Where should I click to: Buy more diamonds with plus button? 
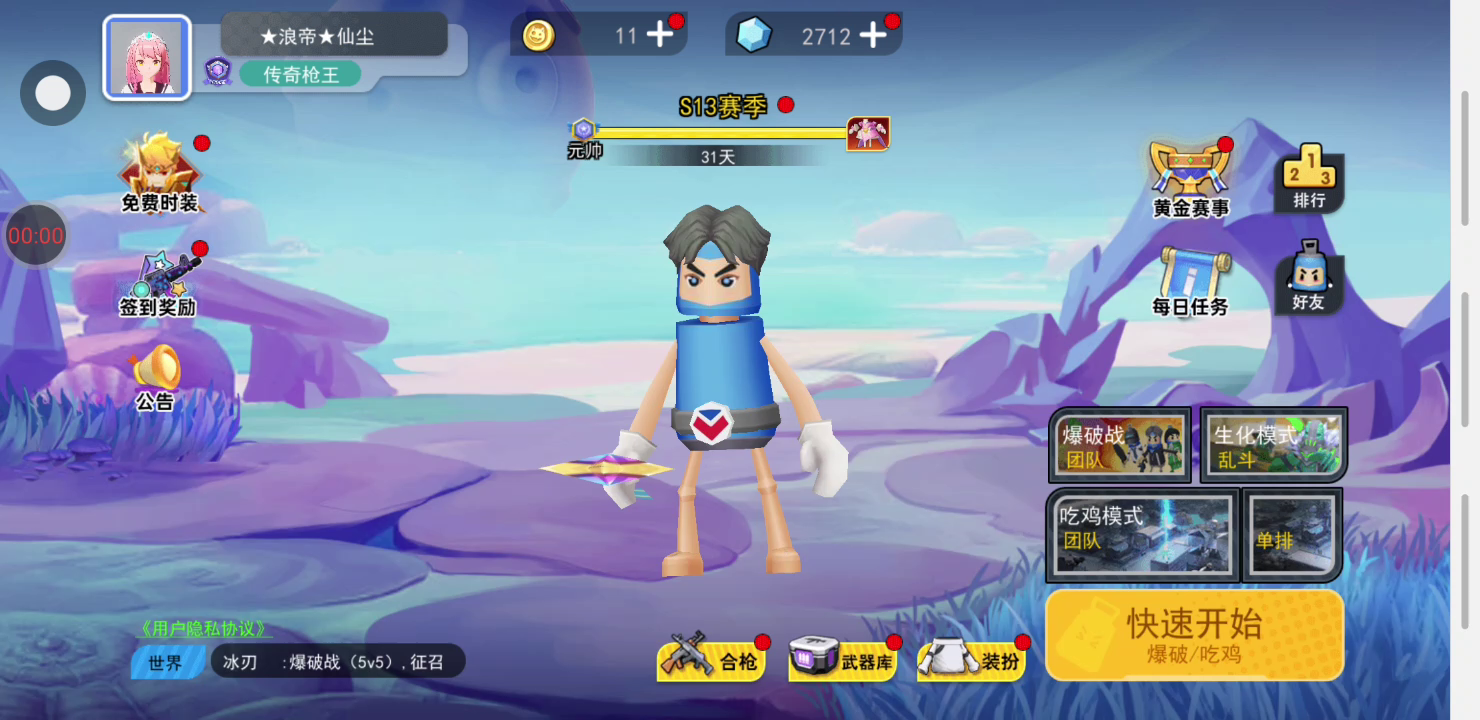[873, 36]
